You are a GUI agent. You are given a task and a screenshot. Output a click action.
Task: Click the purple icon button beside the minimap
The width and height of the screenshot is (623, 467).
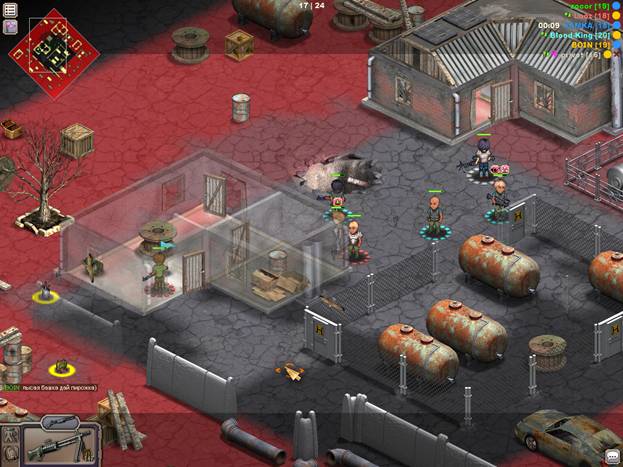(11, 27)
